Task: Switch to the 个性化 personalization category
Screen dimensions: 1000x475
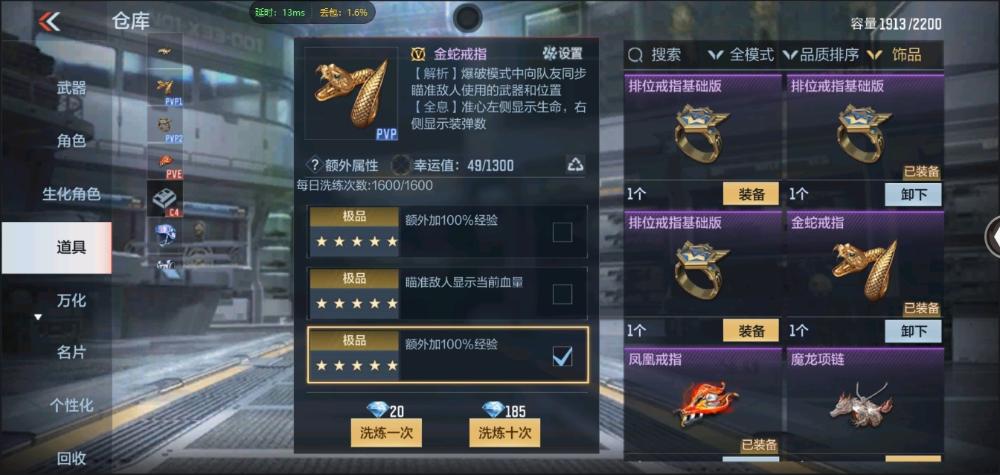Action: pyautogui.click(x=71, y=405)
